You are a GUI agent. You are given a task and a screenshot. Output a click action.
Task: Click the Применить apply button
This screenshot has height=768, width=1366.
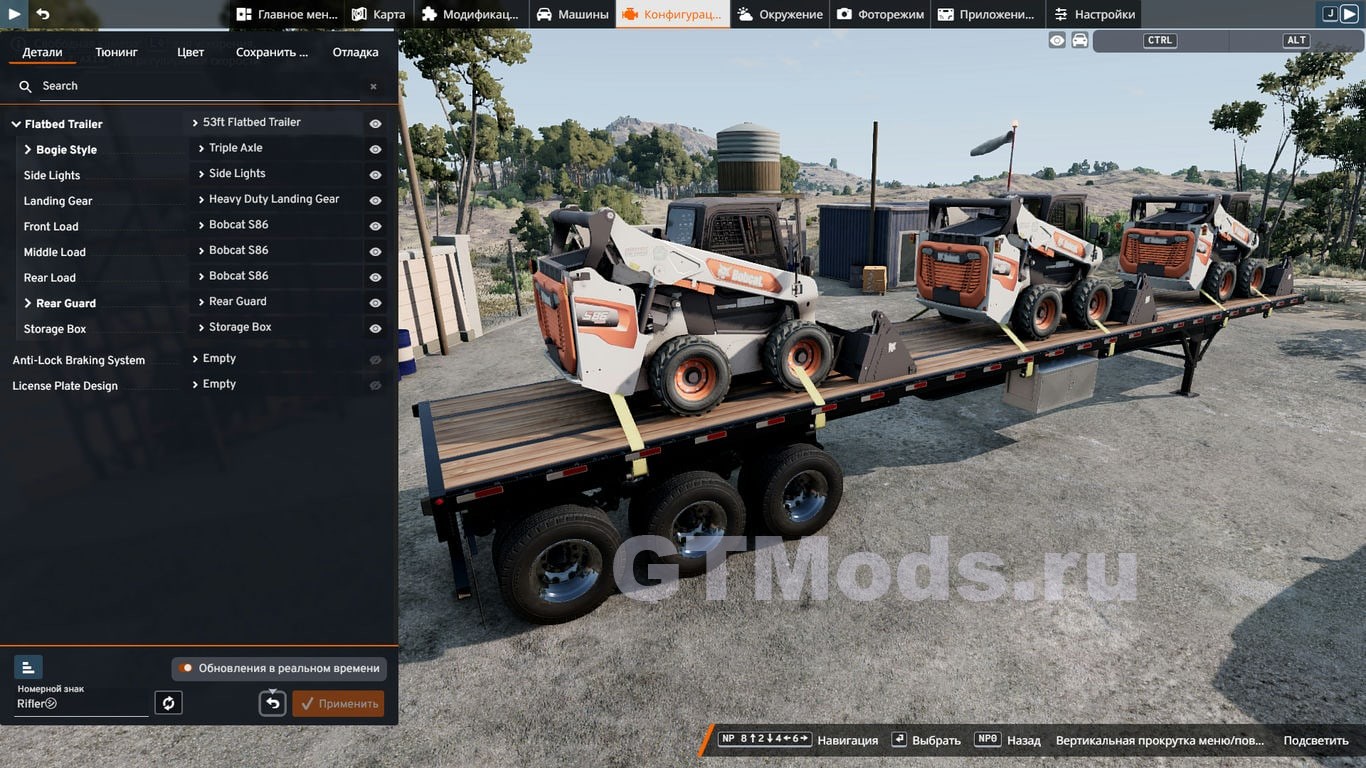pyautogui.click(x=338, y=703)
